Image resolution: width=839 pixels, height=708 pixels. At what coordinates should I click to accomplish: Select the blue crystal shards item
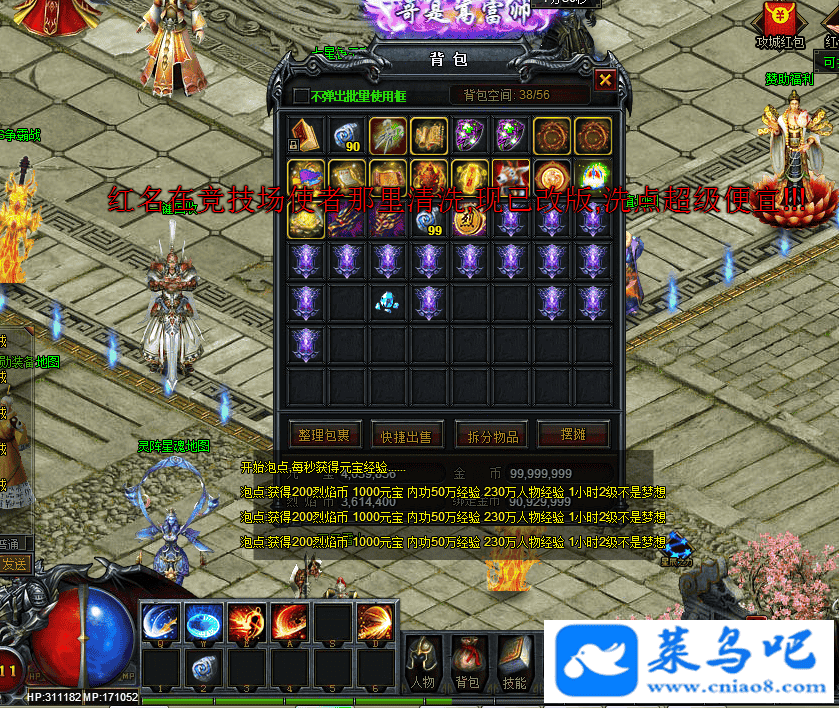(387, 302)
